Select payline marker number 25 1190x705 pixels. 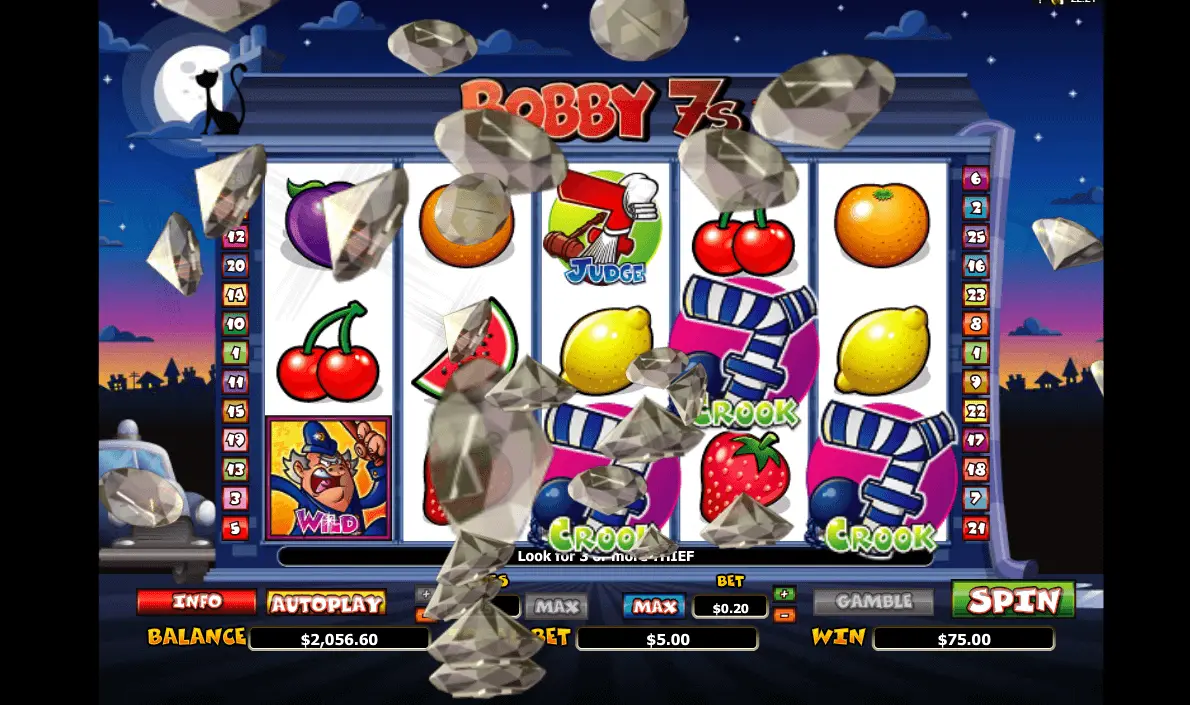[x=975, y=237]
